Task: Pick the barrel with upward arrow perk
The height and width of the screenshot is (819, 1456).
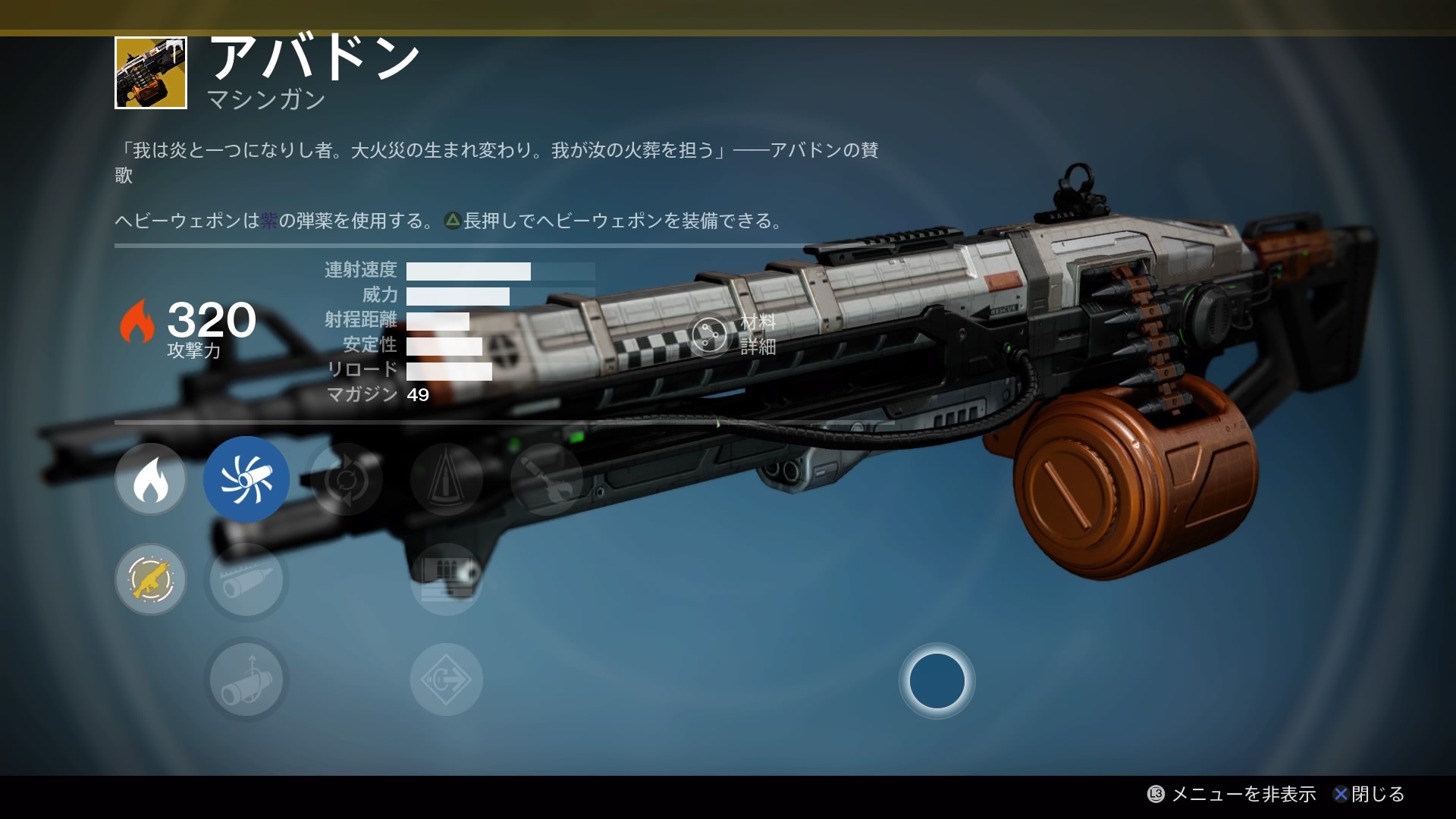Action: pyautogui.click(x=246, y=680)
